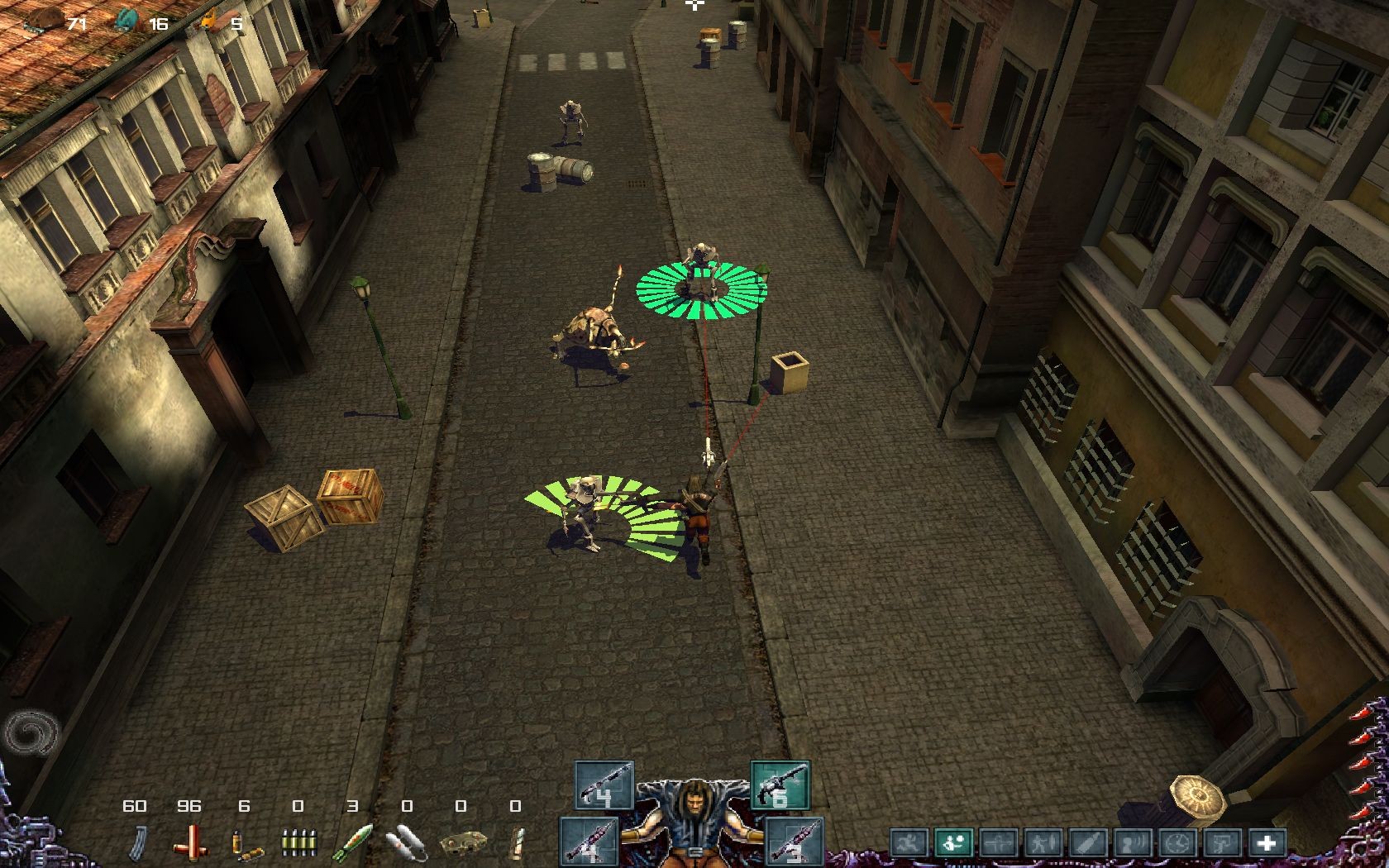Image resolution: width=1389 pixels, height=868 pixels.
Task: Toggle the running man mode button
Action: pos(908,843)
